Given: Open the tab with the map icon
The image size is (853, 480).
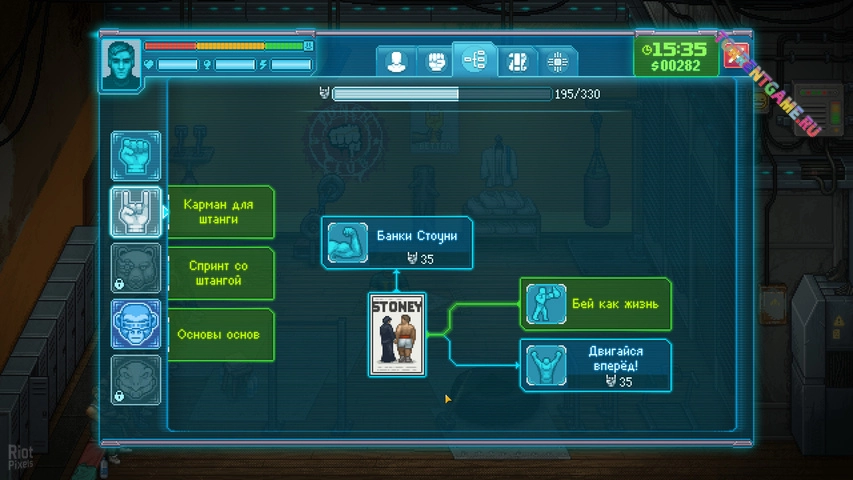Looking at the screenshot, I should pyautogui.click(x=517, y=61).
